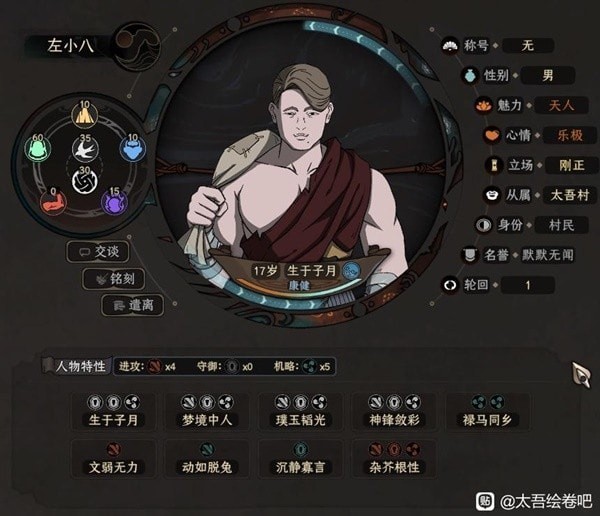
Task: Open the 交谈 talk option
Action: tap(98, 251)
